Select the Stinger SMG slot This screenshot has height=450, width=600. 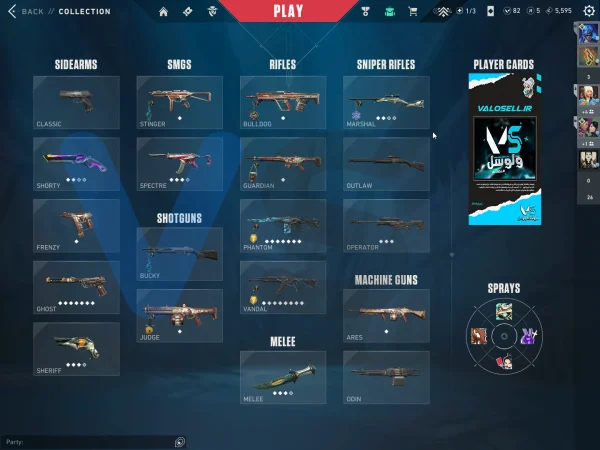click(179, 102)
